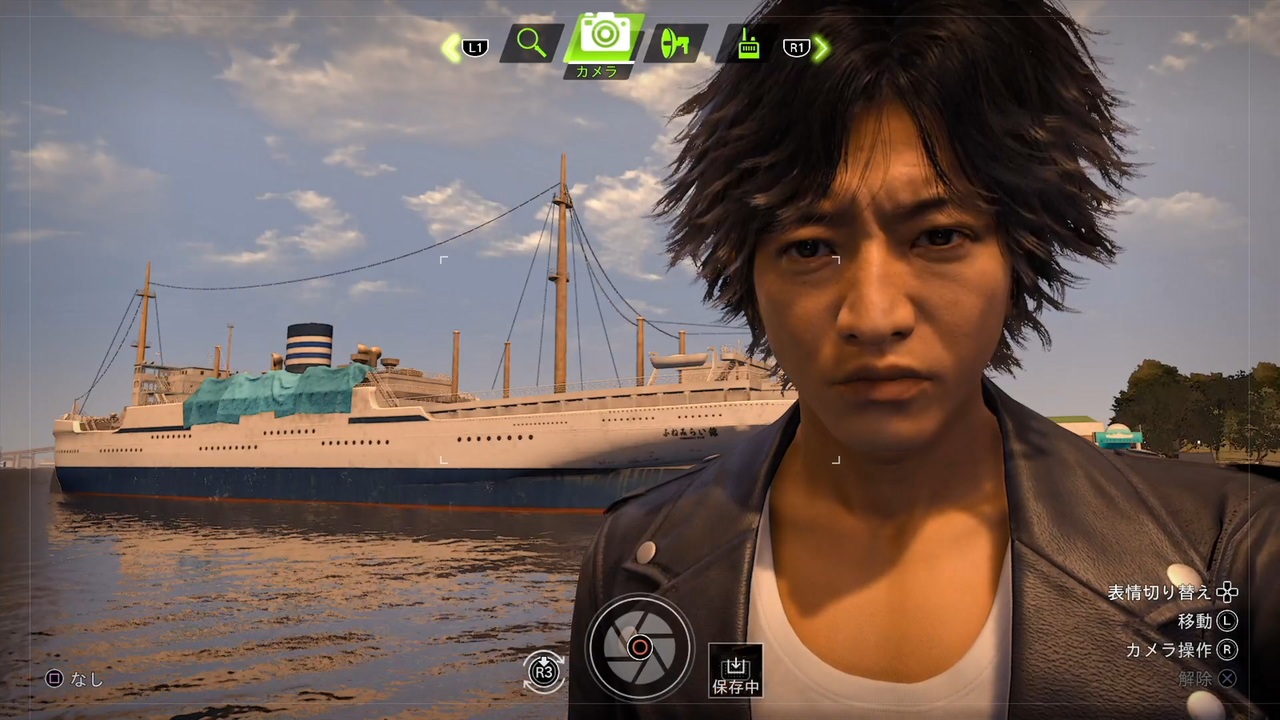Choose the radio transceiver gadget tab
Image resolution: width=1280 pixels, height=720 pixels.
tap(747, 45)
